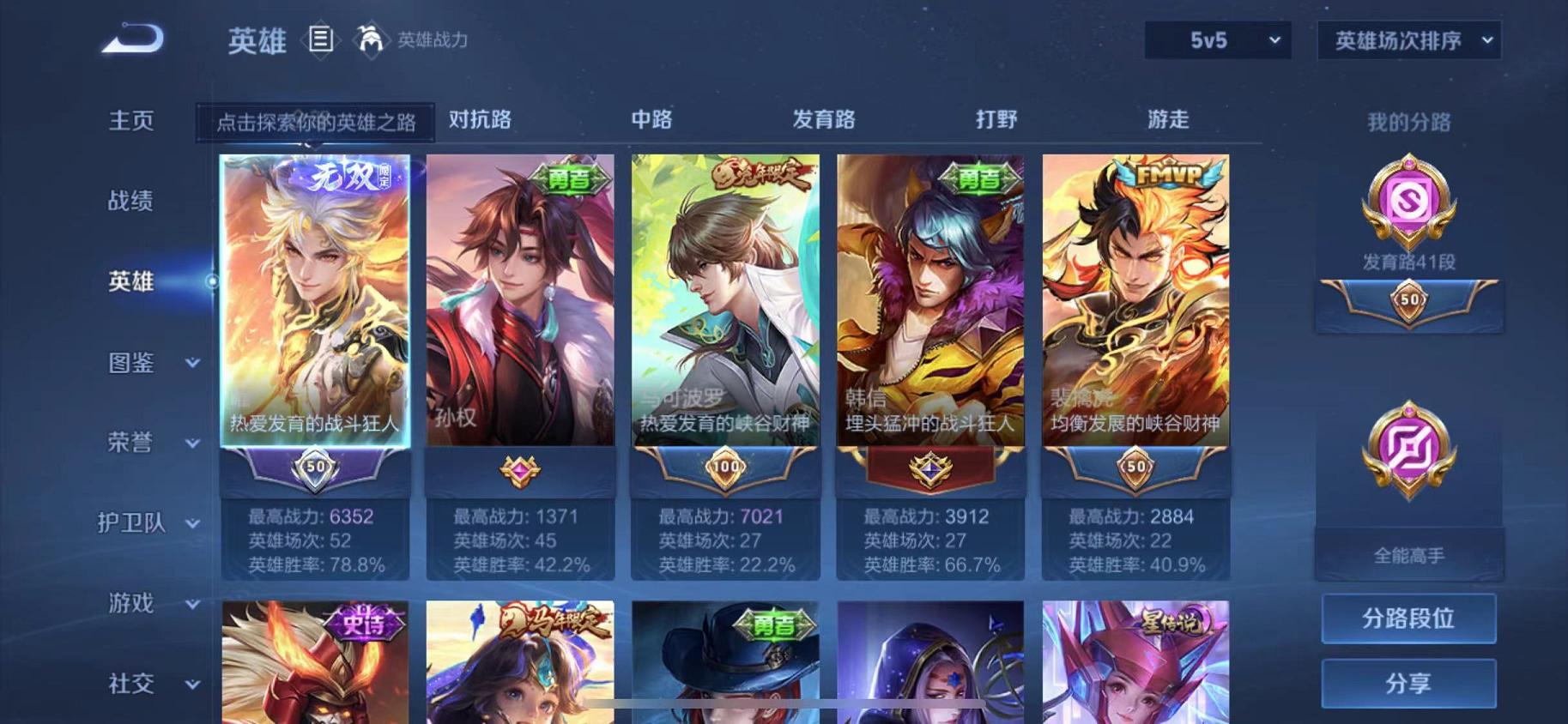Open the 5v5 mode dropdown

[1218, 39]
